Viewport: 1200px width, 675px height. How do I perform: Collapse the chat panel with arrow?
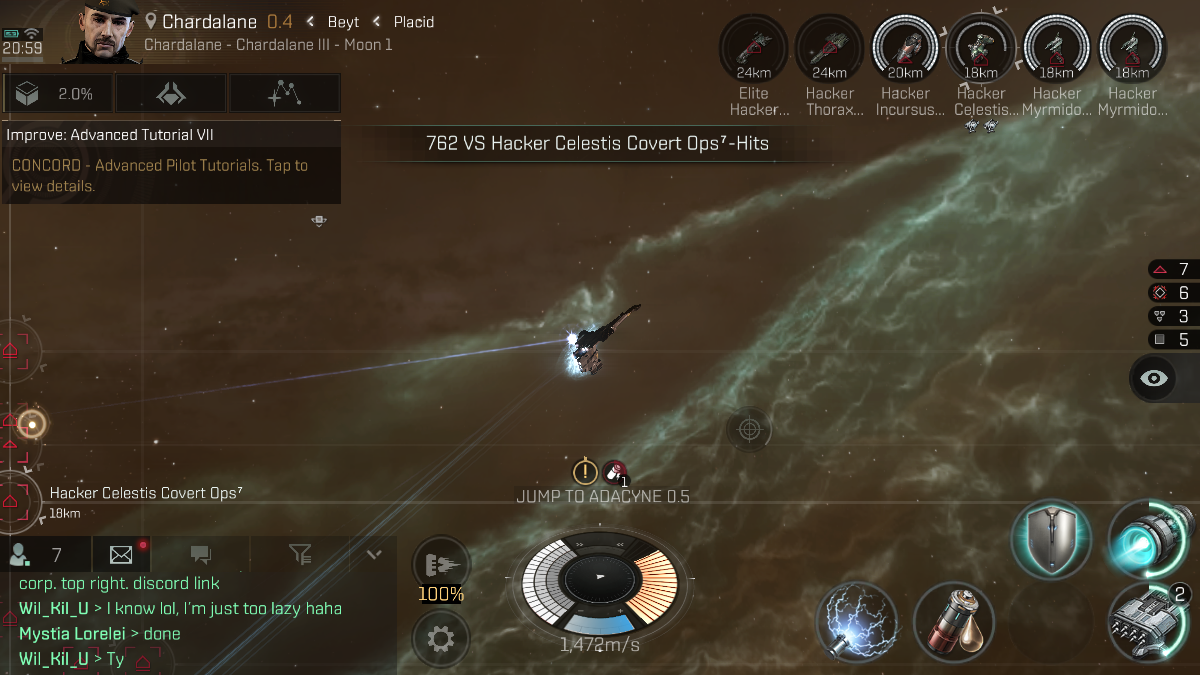click(x=374, y=554)
